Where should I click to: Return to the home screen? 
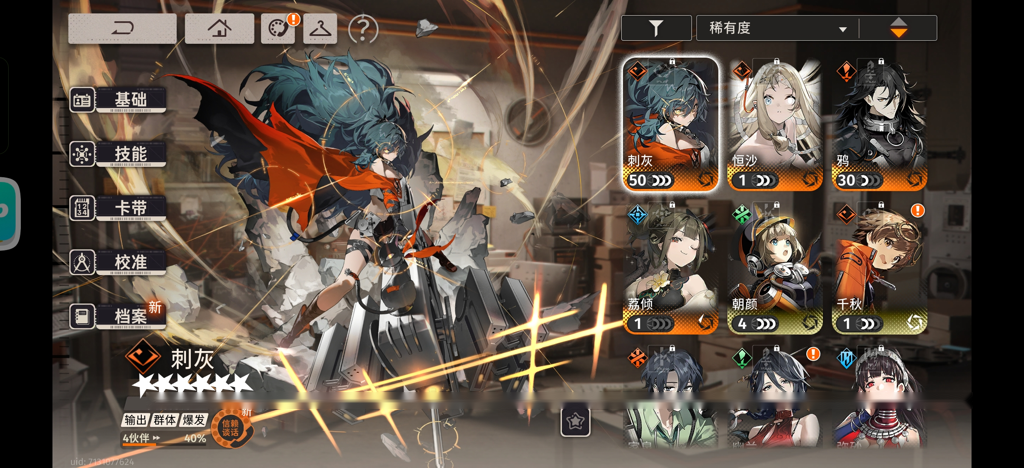(x=219, y=29)
